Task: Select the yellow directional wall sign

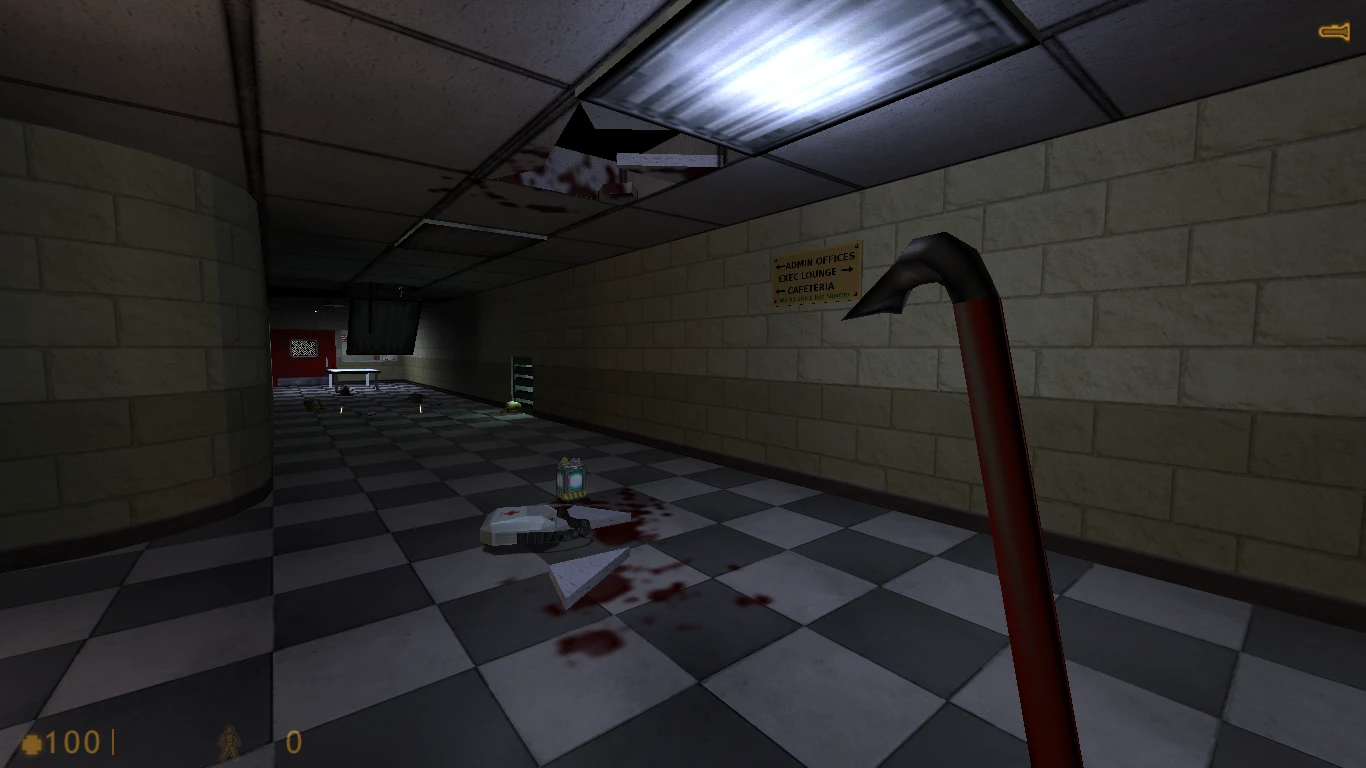Action: (815, 275)
